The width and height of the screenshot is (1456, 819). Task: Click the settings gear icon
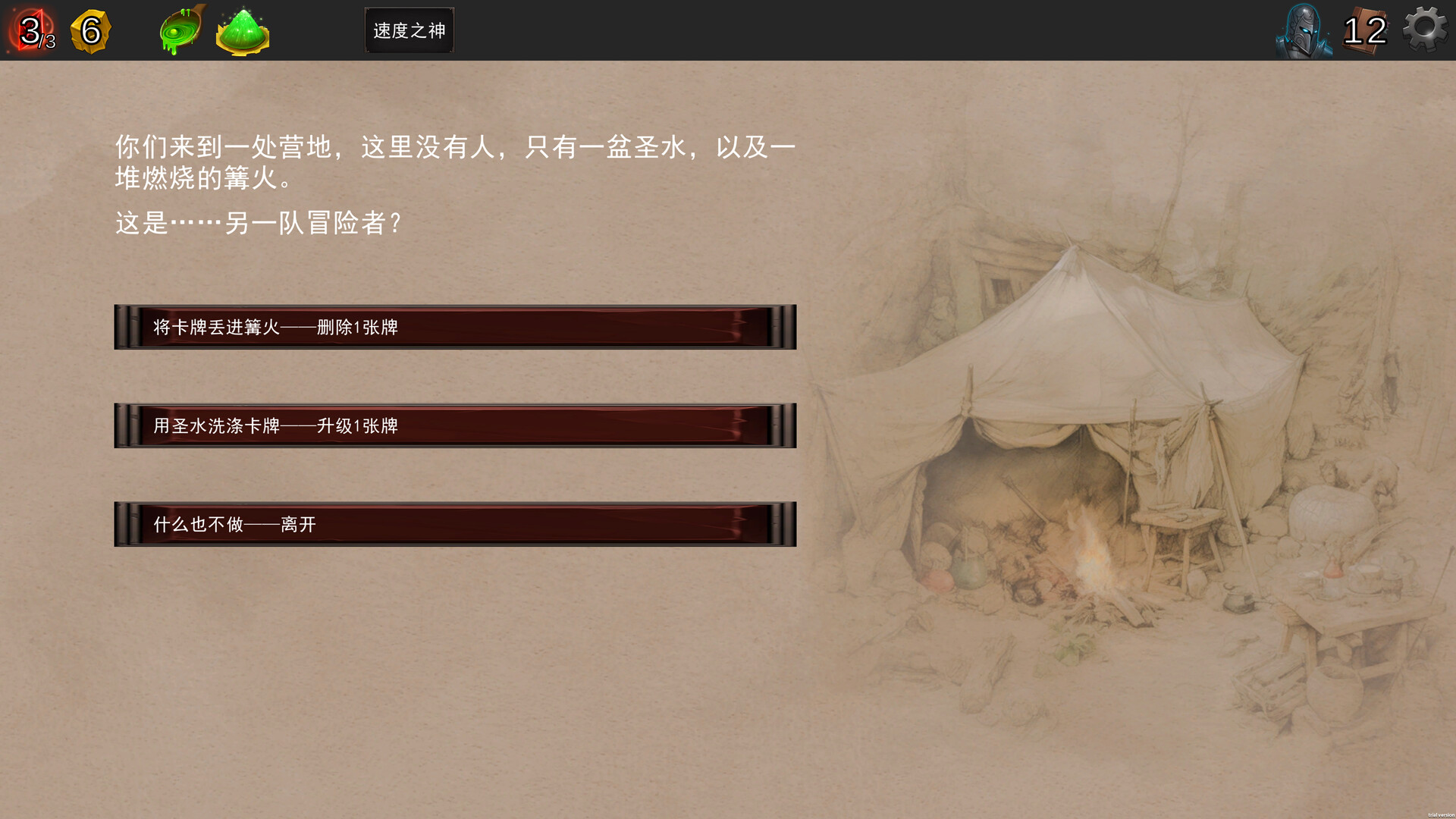pos(1424,29)
